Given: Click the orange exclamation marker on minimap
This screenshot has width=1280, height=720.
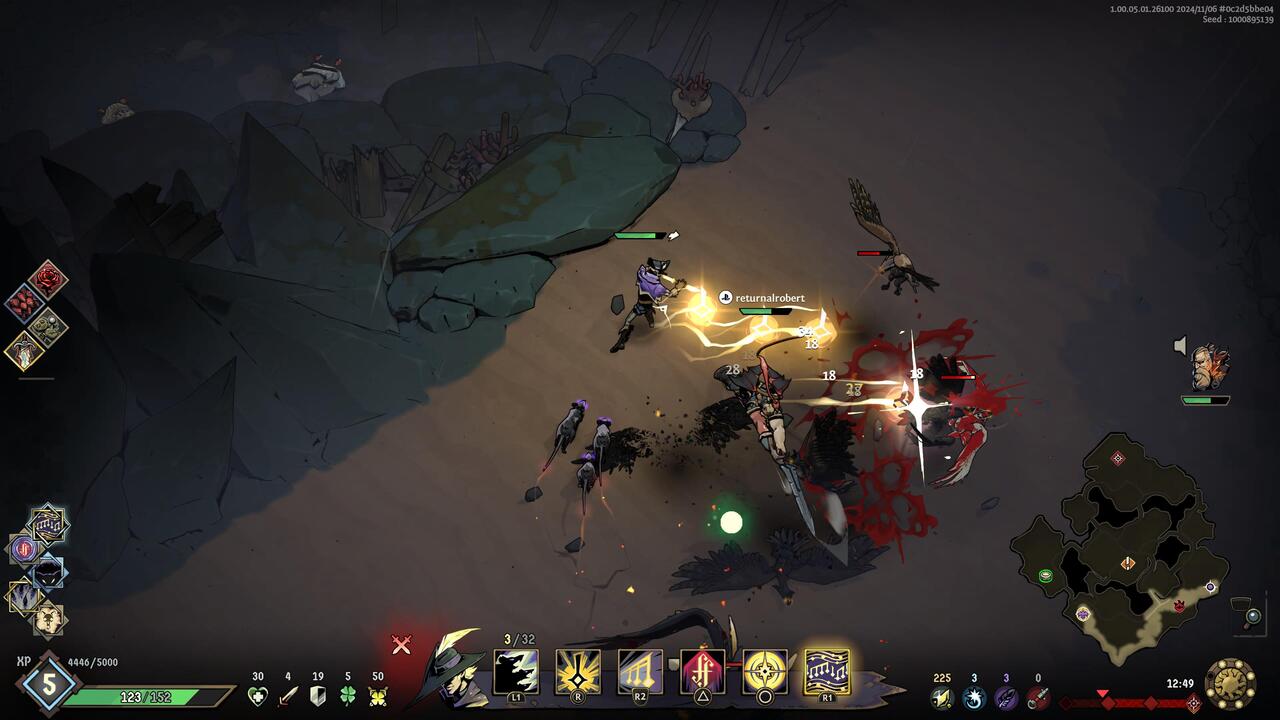Looking at the screenshot, I should coord(1128,563).
